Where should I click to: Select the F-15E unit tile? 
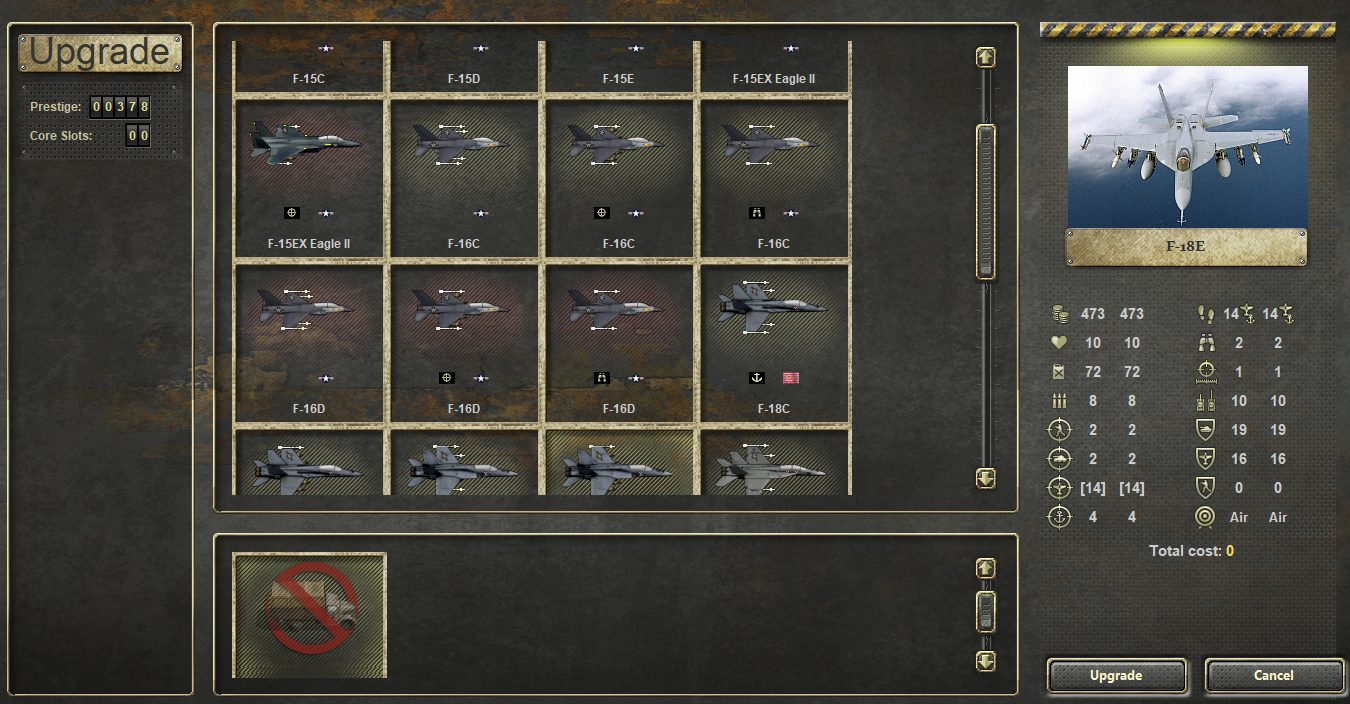[x=618, y=66]
